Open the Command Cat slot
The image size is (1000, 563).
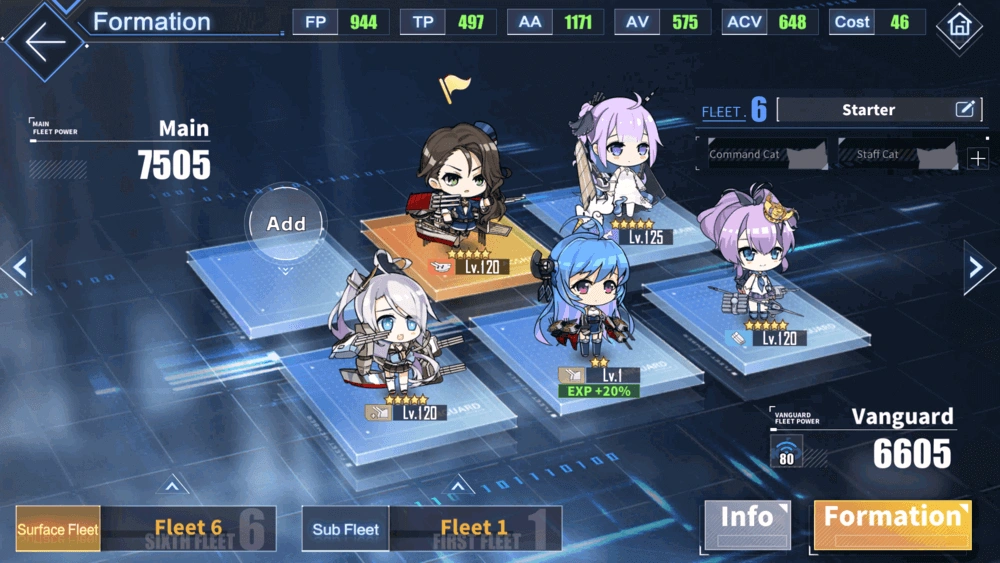click(761, 155)
